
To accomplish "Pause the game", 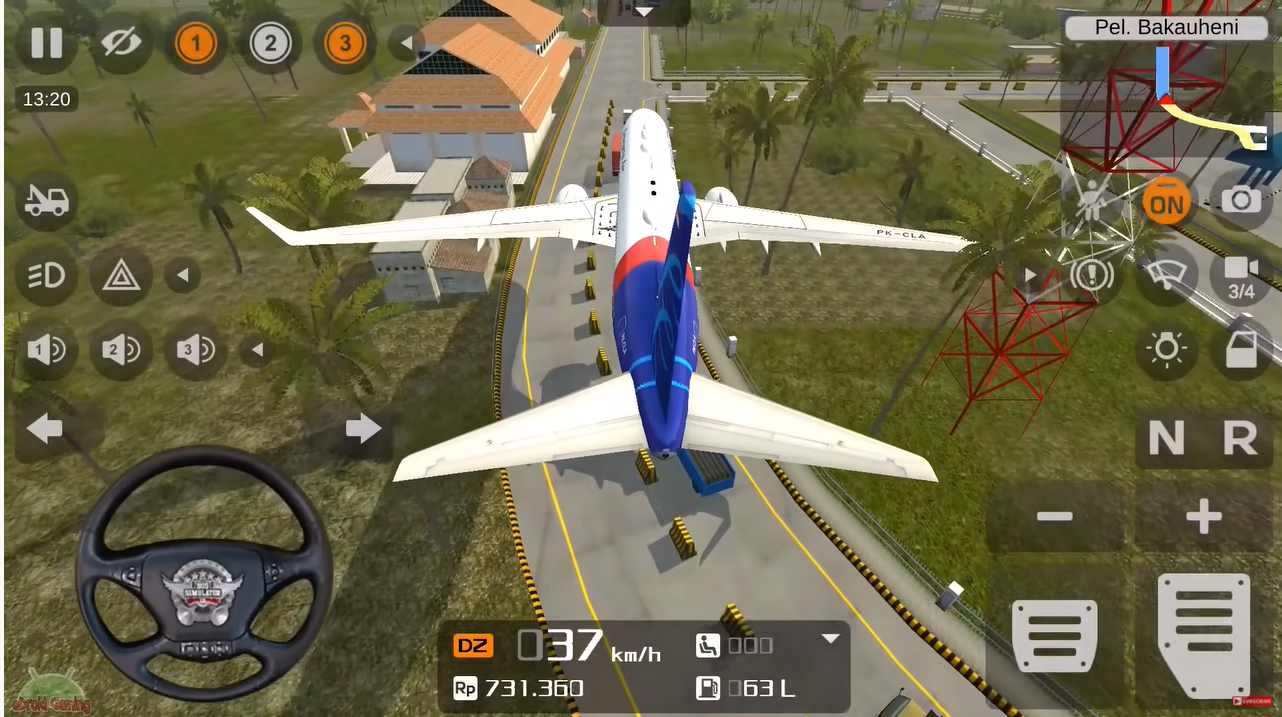I will pos(46,43).
